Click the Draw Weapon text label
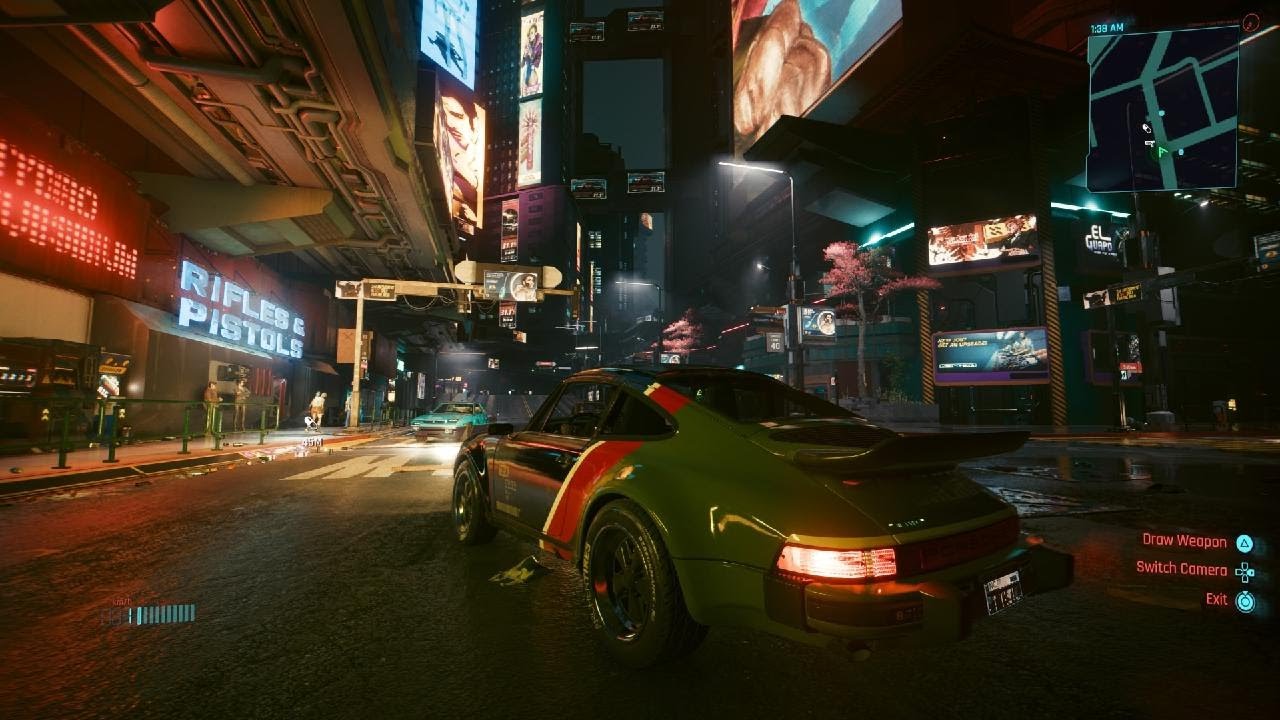 coord(1185,541)
